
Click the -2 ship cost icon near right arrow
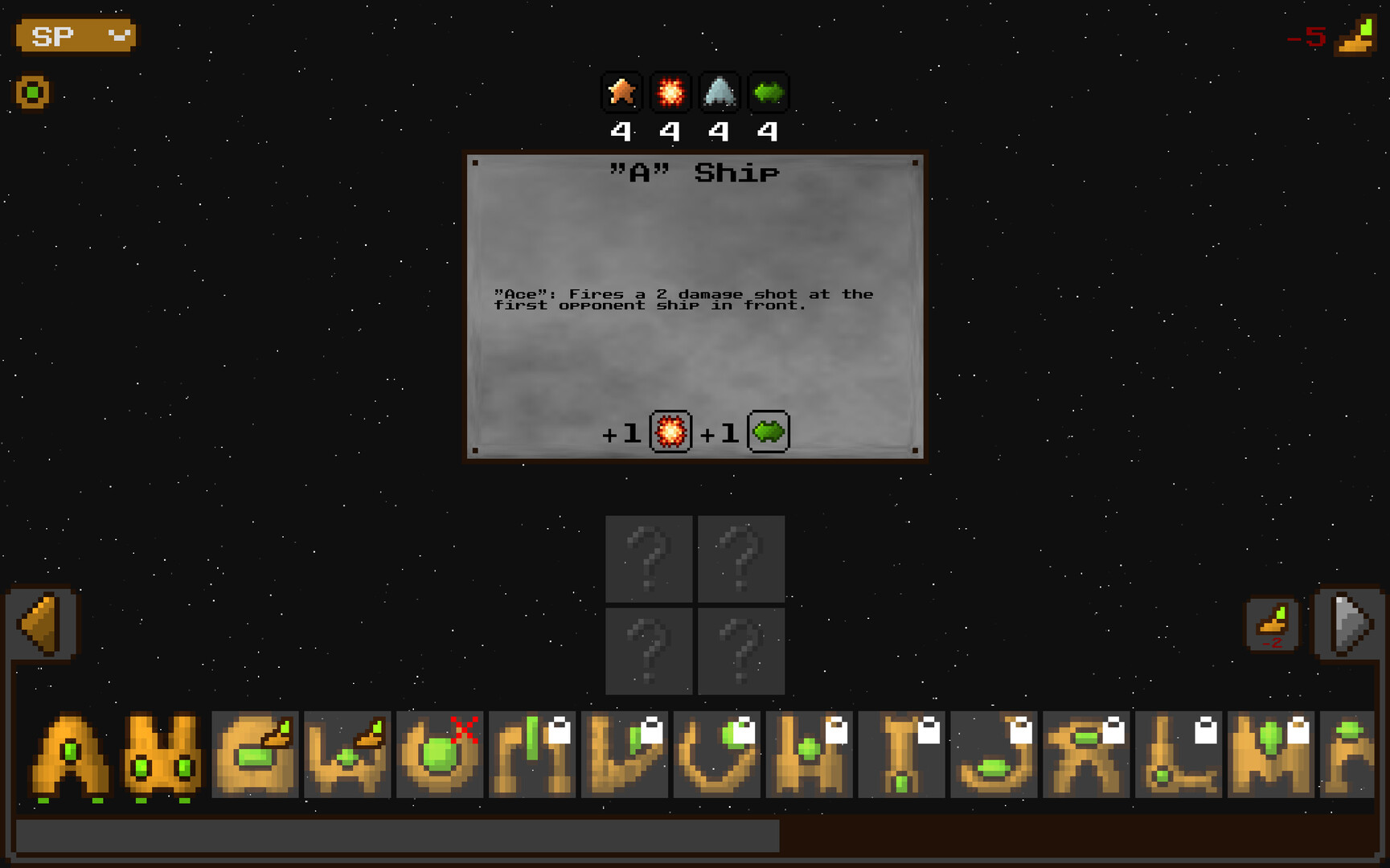click(x=1273, y=623)
